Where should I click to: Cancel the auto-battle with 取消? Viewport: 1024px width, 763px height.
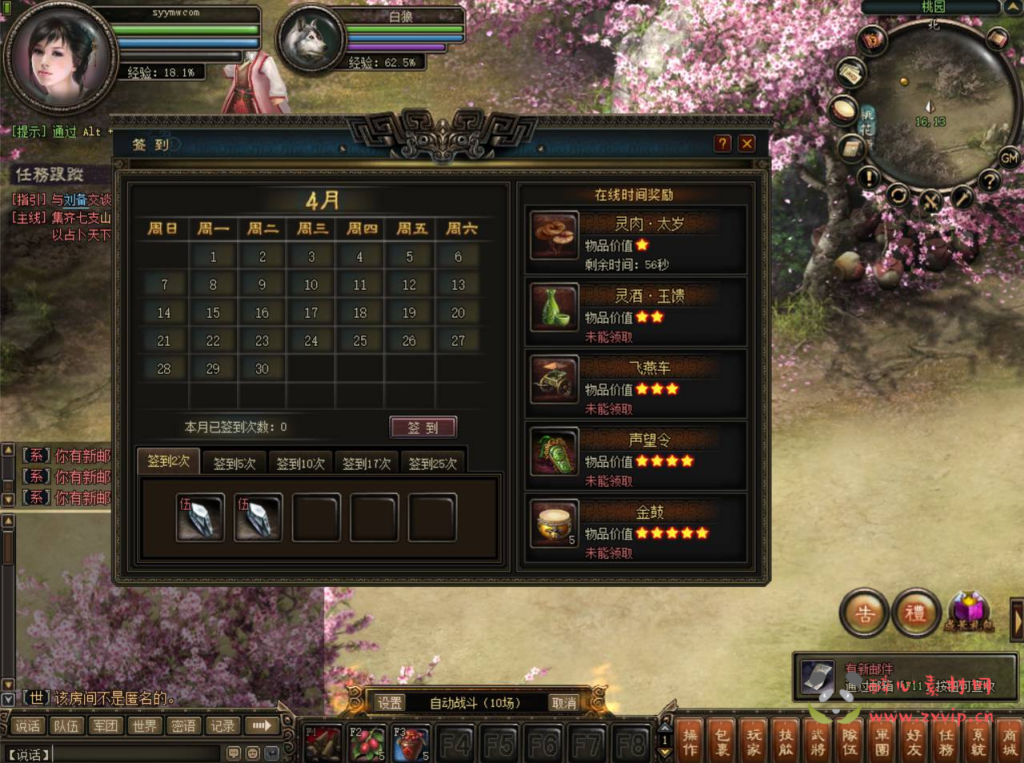pyautogui.click(x=564, y=703)
